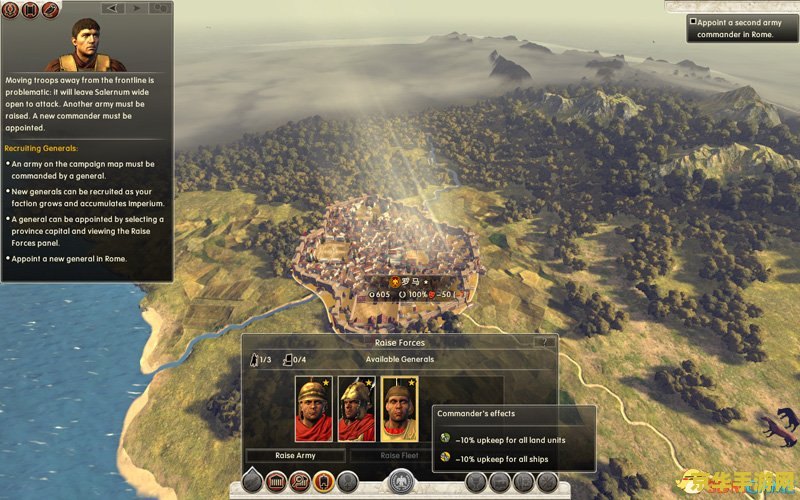Open the advisor settings gear button
This screenshot has width=800, height=500.
(160, 8)
